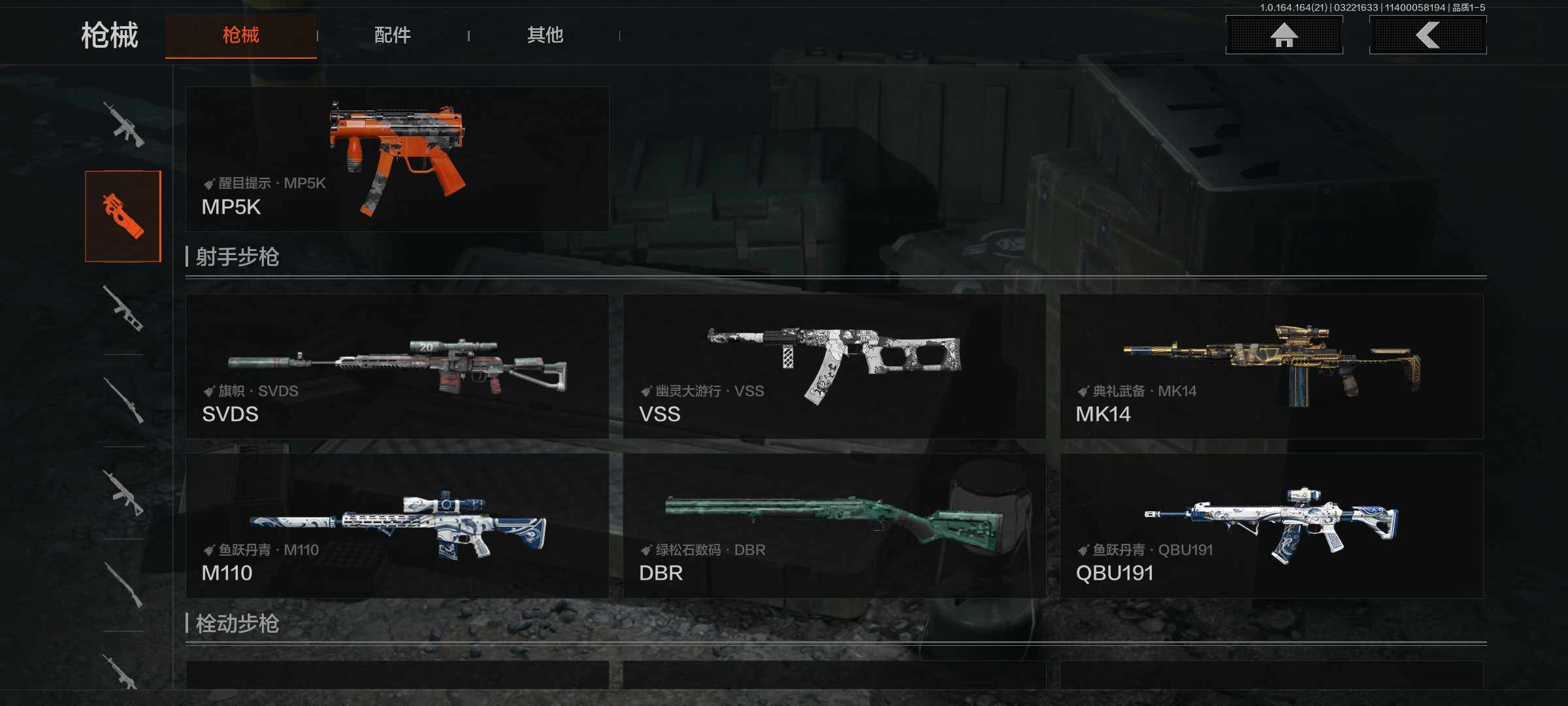Open the MK14 weapon card
1568x706 pixels.
point(1271,366)
